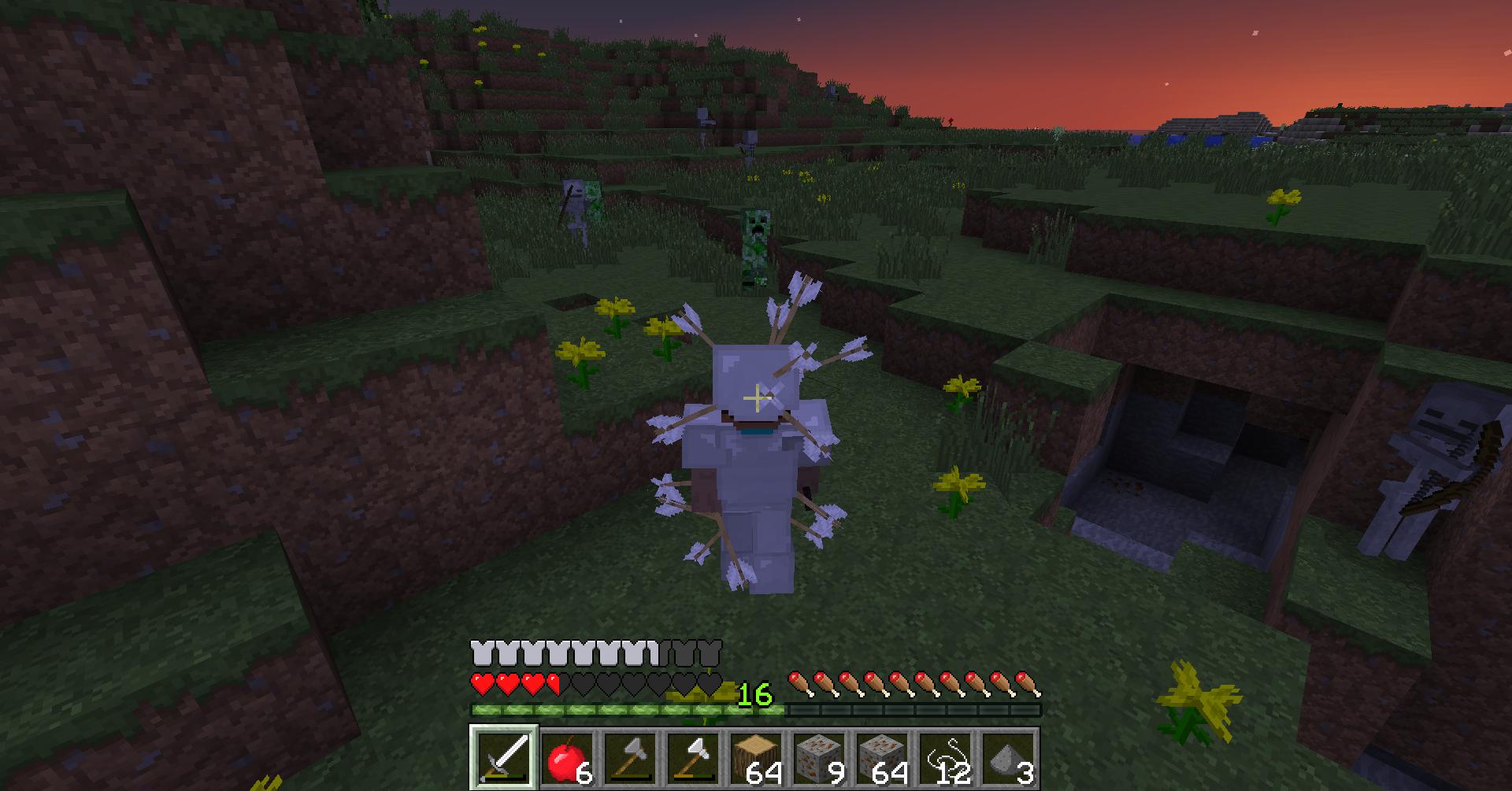Select the iron ore stack of 9
This screenshot has width=1512, height=791.
pos(820,758)
